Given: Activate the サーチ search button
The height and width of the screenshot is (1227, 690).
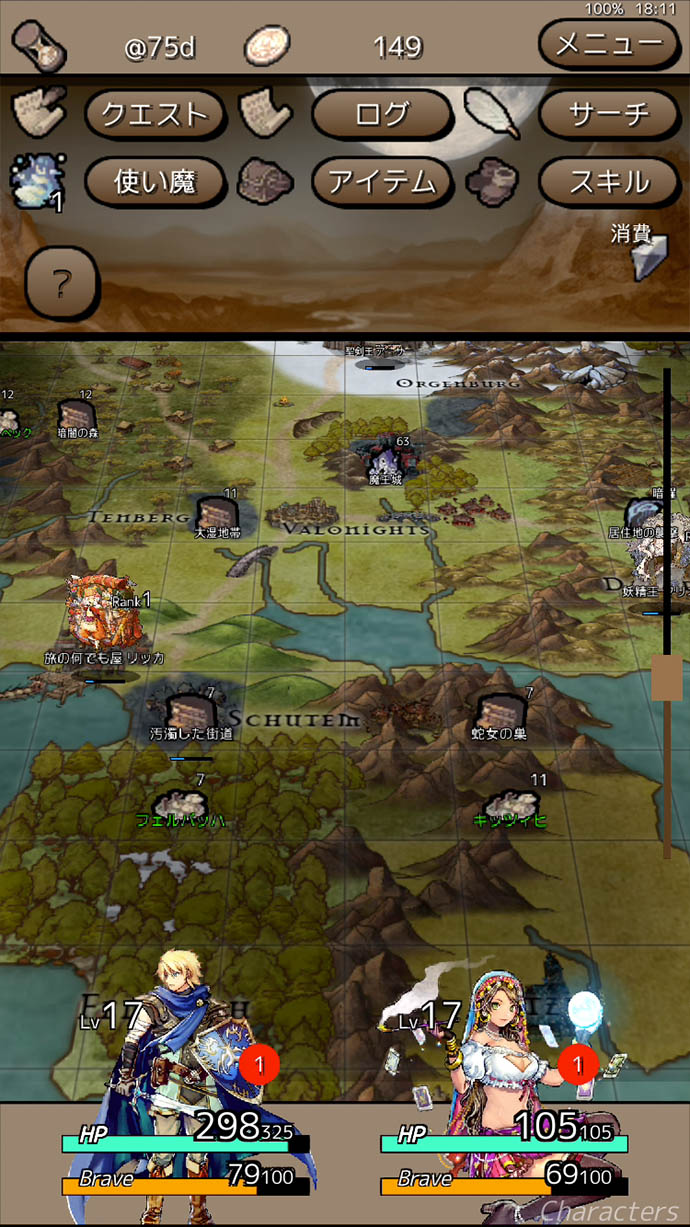Looking at the screenshot, I should [608, 114].
